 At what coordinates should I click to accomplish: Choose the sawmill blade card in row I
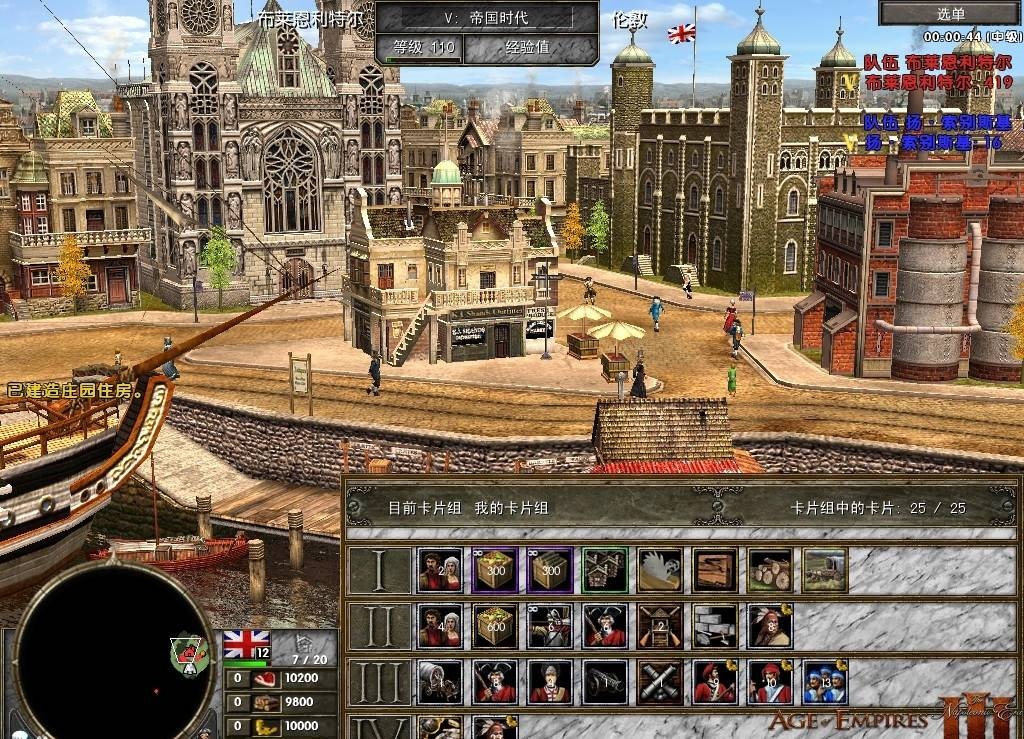(x=660, y=569)
